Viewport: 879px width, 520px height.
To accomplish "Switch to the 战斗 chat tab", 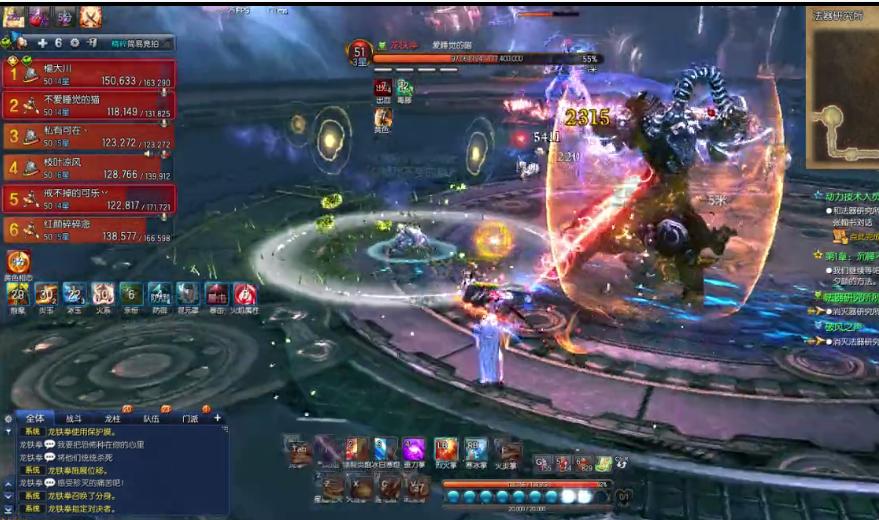I will tap(74, 418).
